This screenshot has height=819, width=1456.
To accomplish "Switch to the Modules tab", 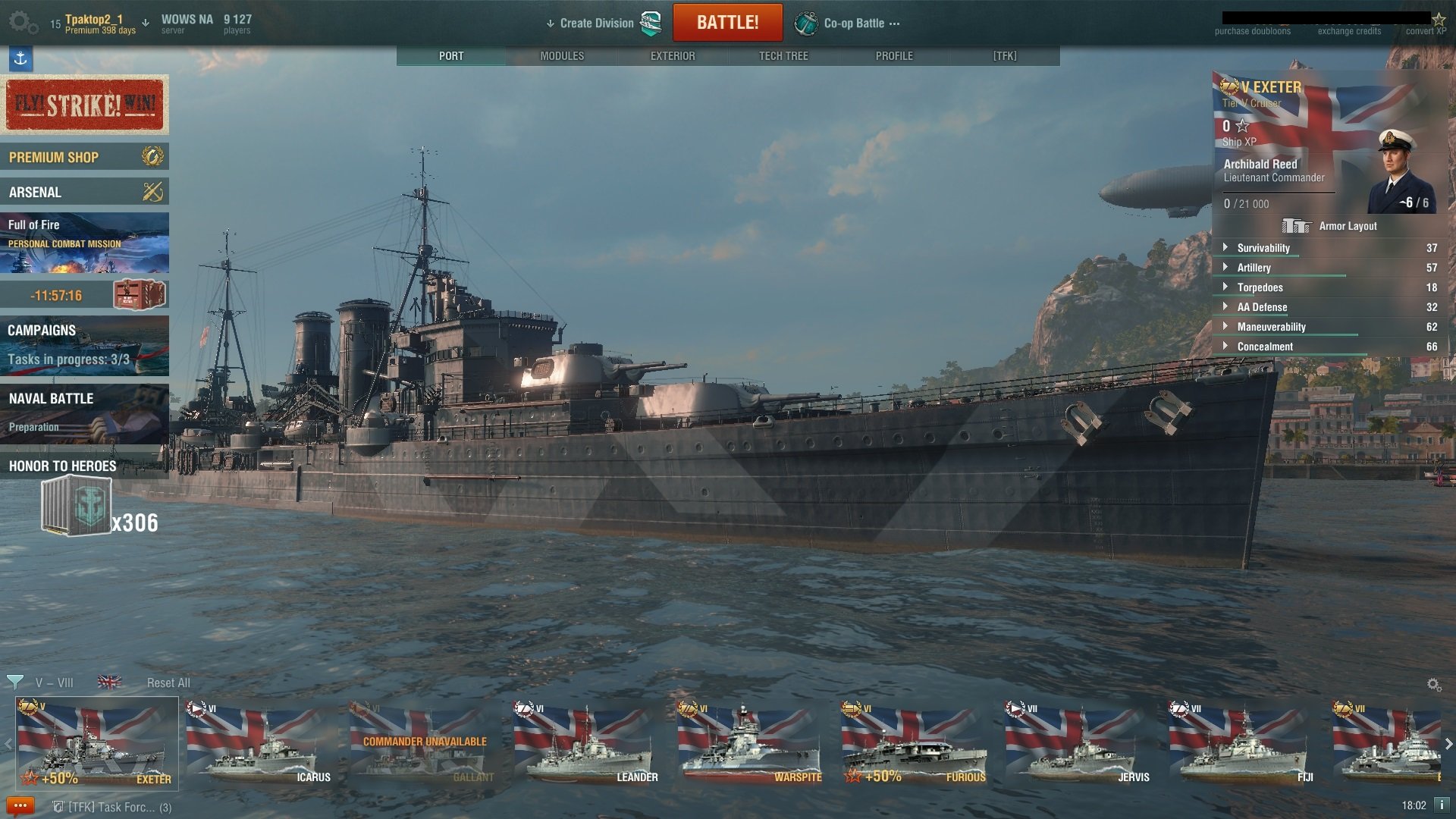I will [x=562, y=56].
